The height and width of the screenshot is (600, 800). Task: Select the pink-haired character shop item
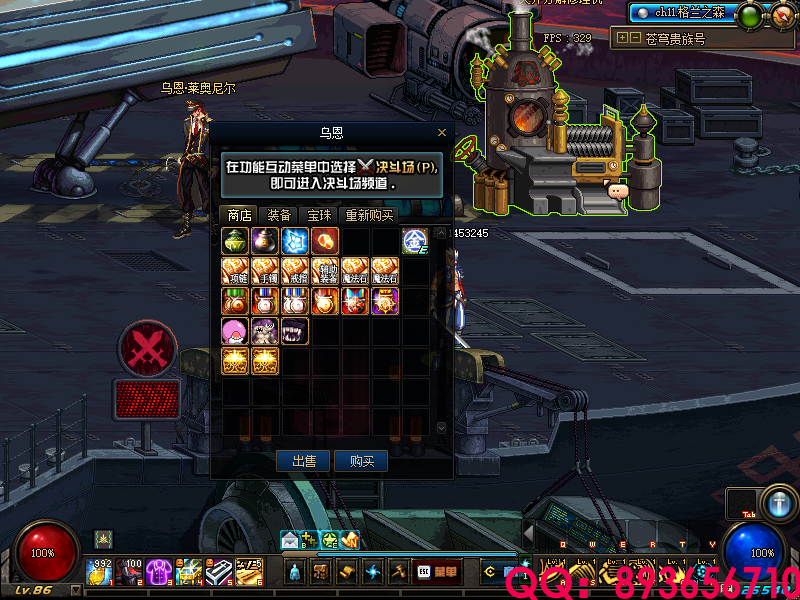[x=235, y=331]
